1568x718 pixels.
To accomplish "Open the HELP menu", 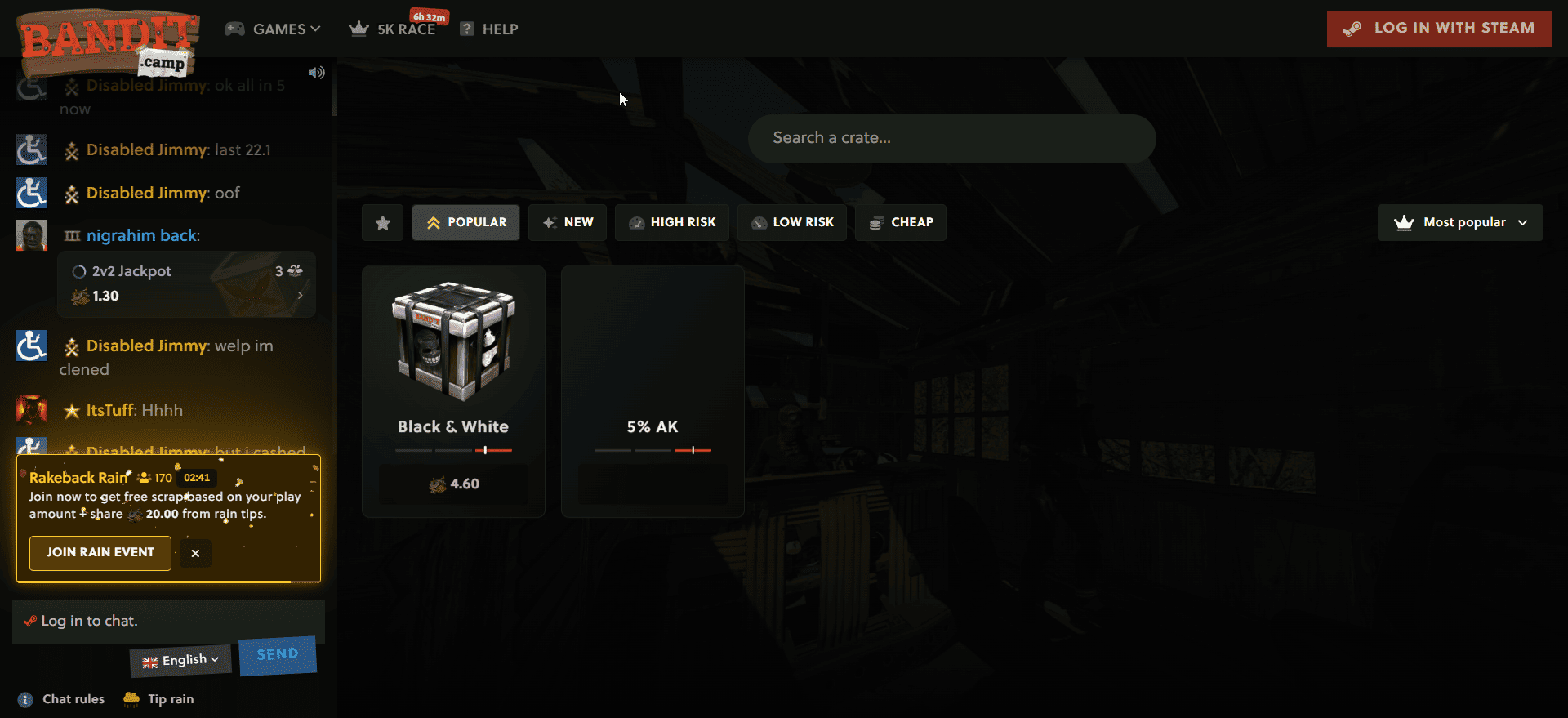I will 488,29.
